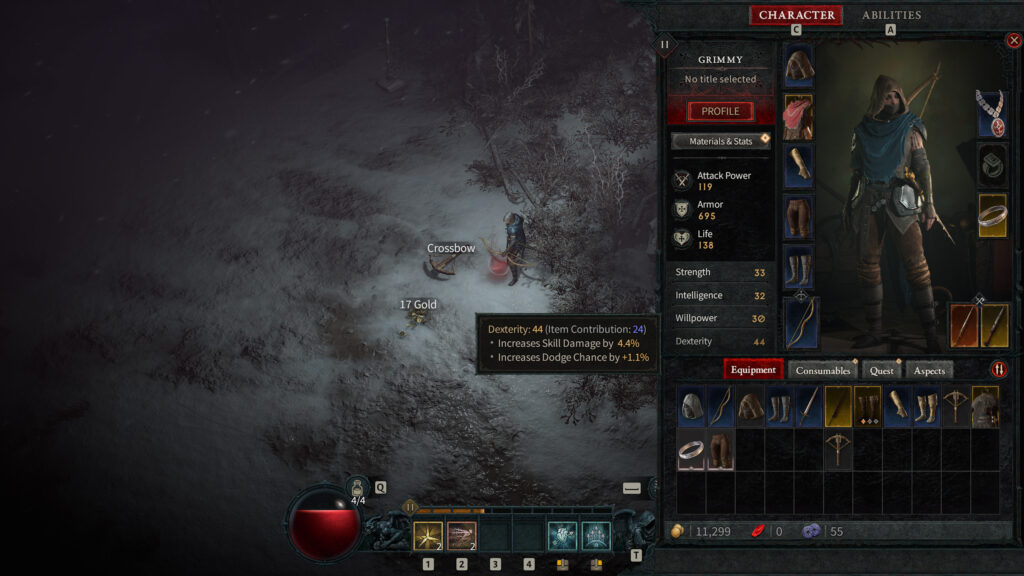Activate the skill in hotbar slot 1
1024x576 pixels.
coord(428,537)
